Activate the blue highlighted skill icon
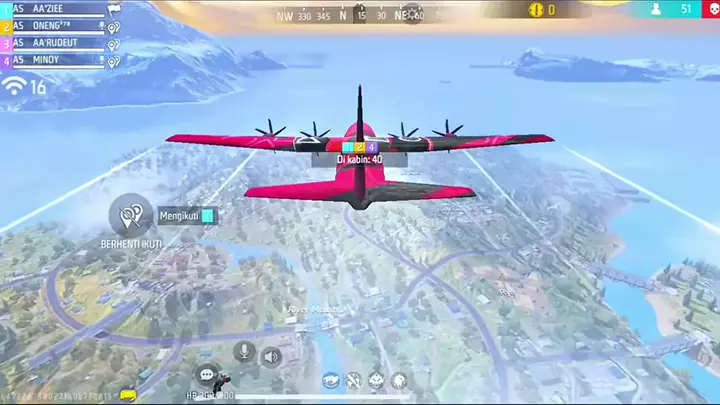Image resolution: width=720 pixels, height=405 pixels. 331,380
